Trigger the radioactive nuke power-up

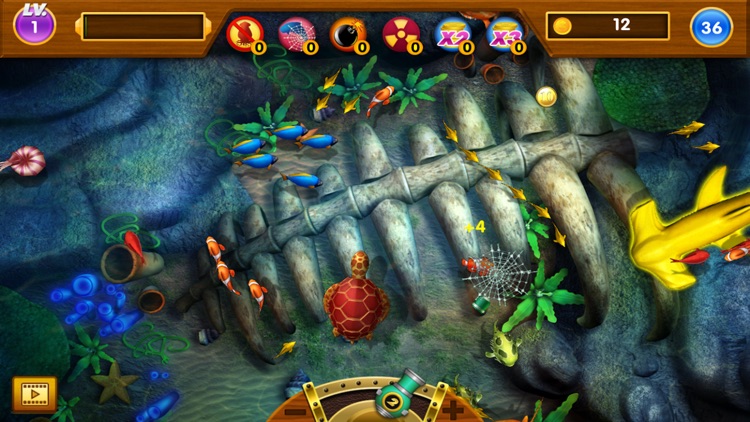pyautogui.click(x=401, y=34)
